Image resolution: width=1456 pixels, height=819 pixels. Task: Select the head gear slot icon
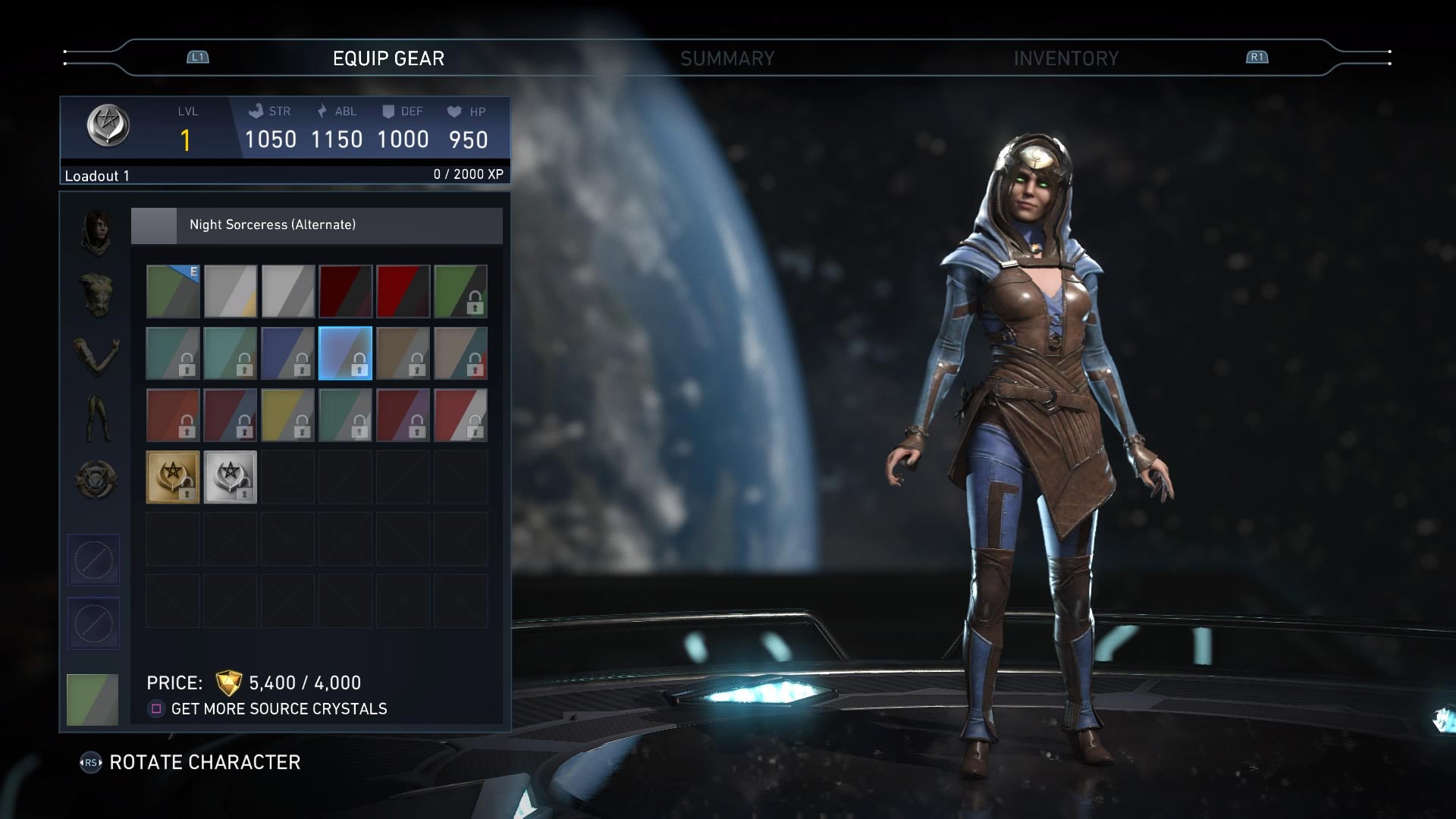click(95, 231)
